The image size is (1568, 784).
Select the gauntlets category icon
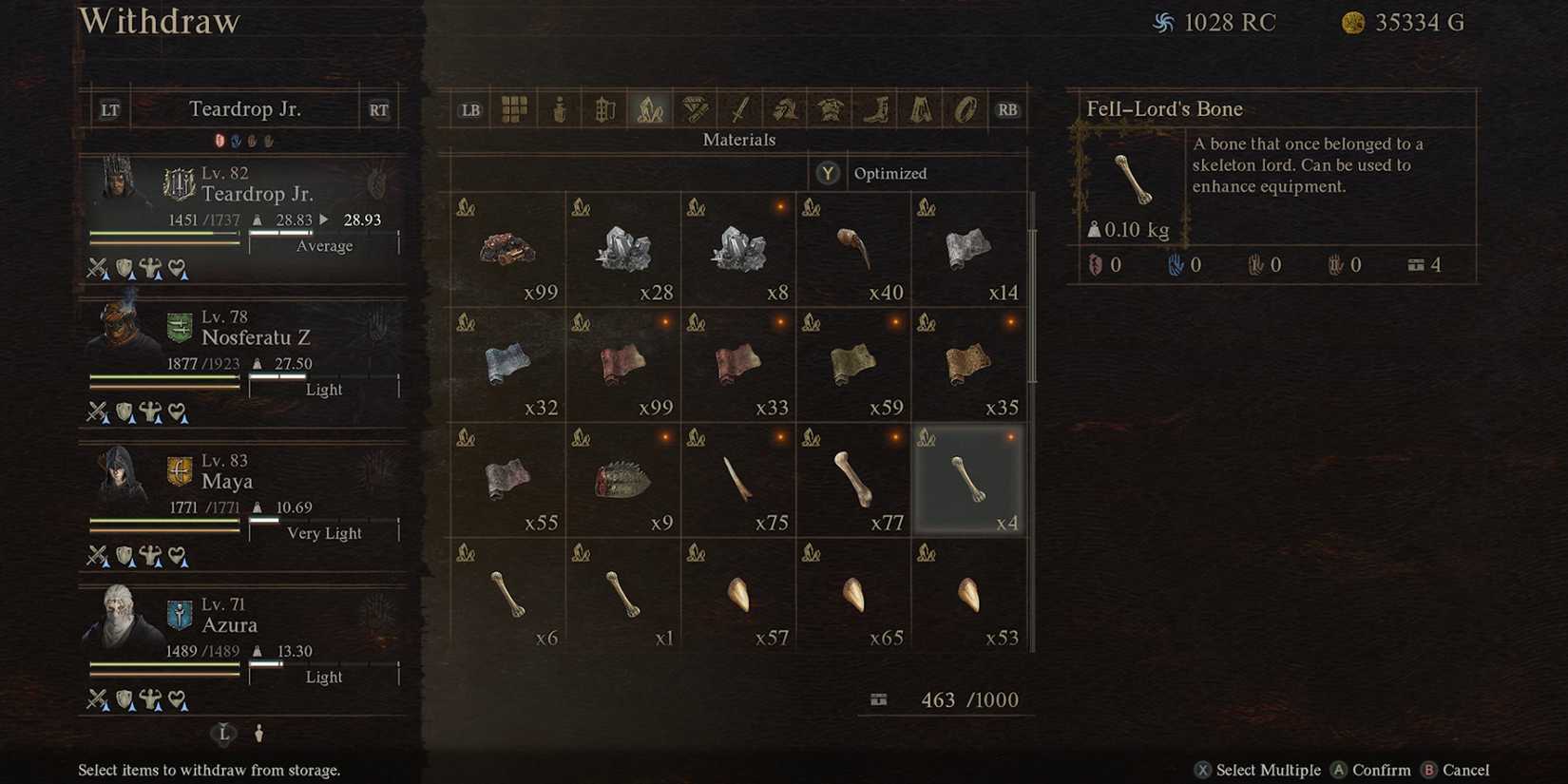click(x=783, y=108)
